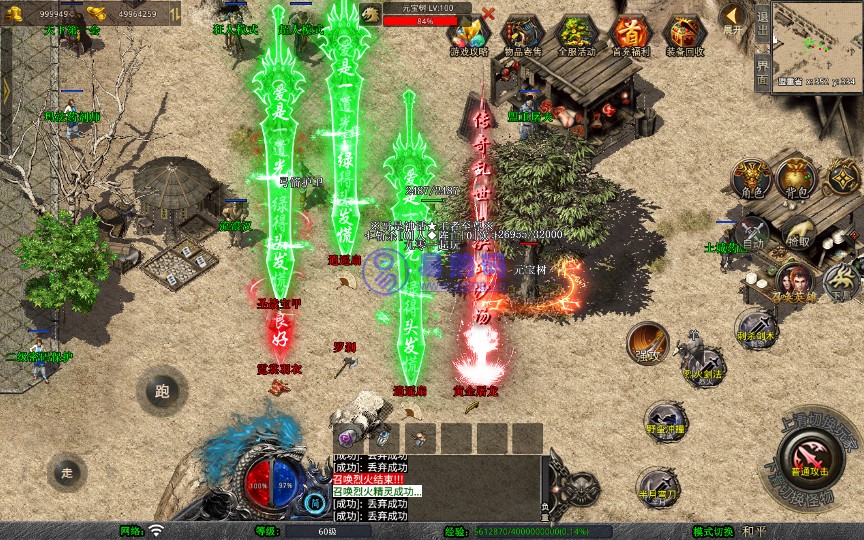Activate the 野蛮冲撞 skill
The image size is (864, 540).
tap(664, 422)
